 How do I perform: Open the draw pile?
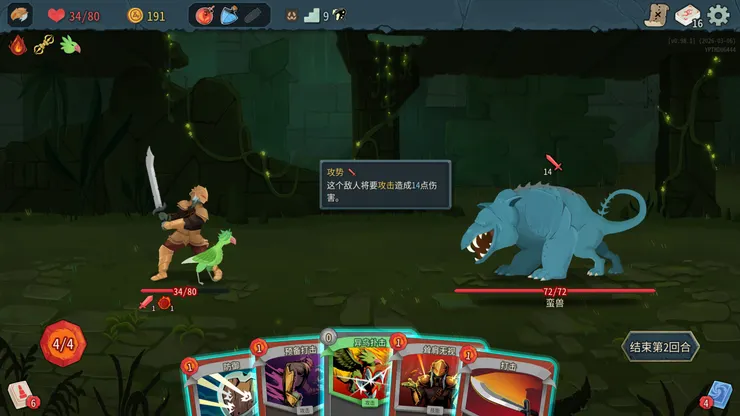point(22,394)
